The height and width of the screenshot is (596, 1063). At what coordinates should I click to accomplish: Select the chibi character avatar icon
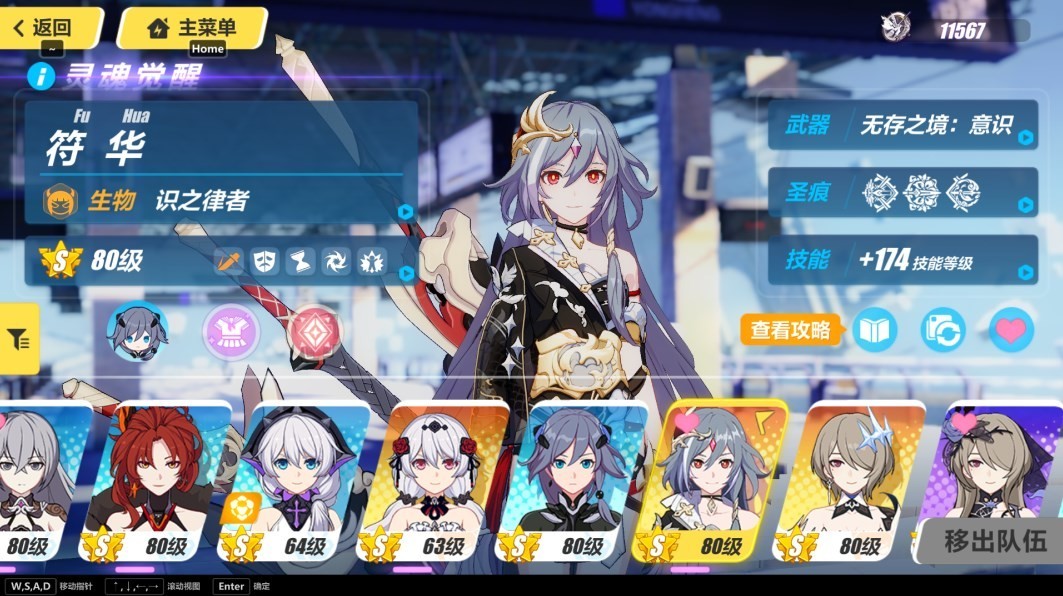[137, 331]
